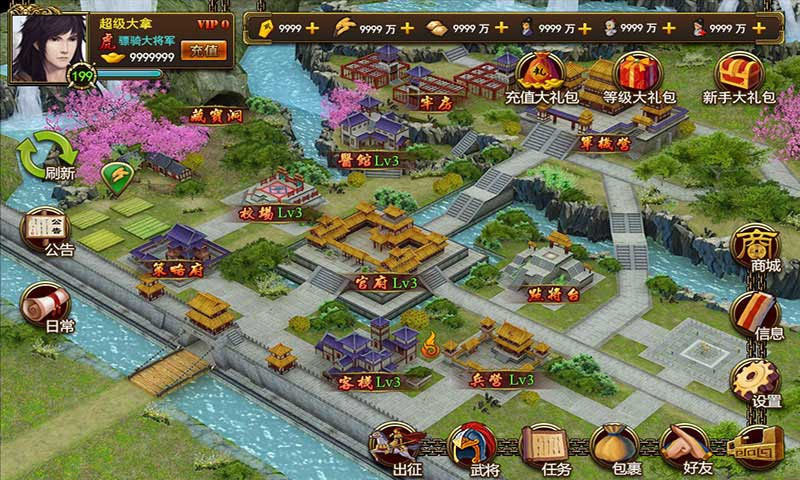Open the 信息 messages
This screenshot has width=800, height=480.
tap(758, 315)
